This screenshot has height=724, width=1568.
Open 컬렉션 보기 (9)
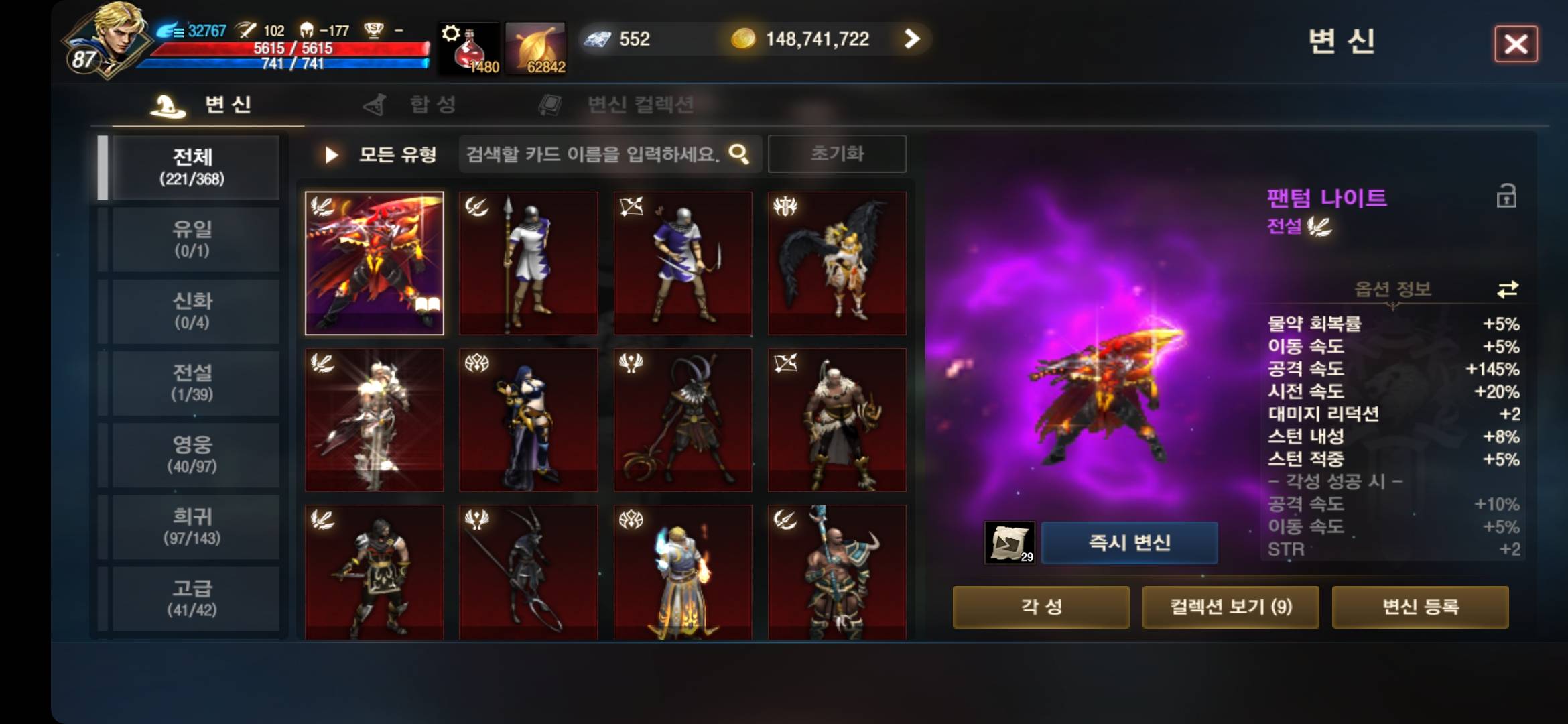(x=1232, y=607)
